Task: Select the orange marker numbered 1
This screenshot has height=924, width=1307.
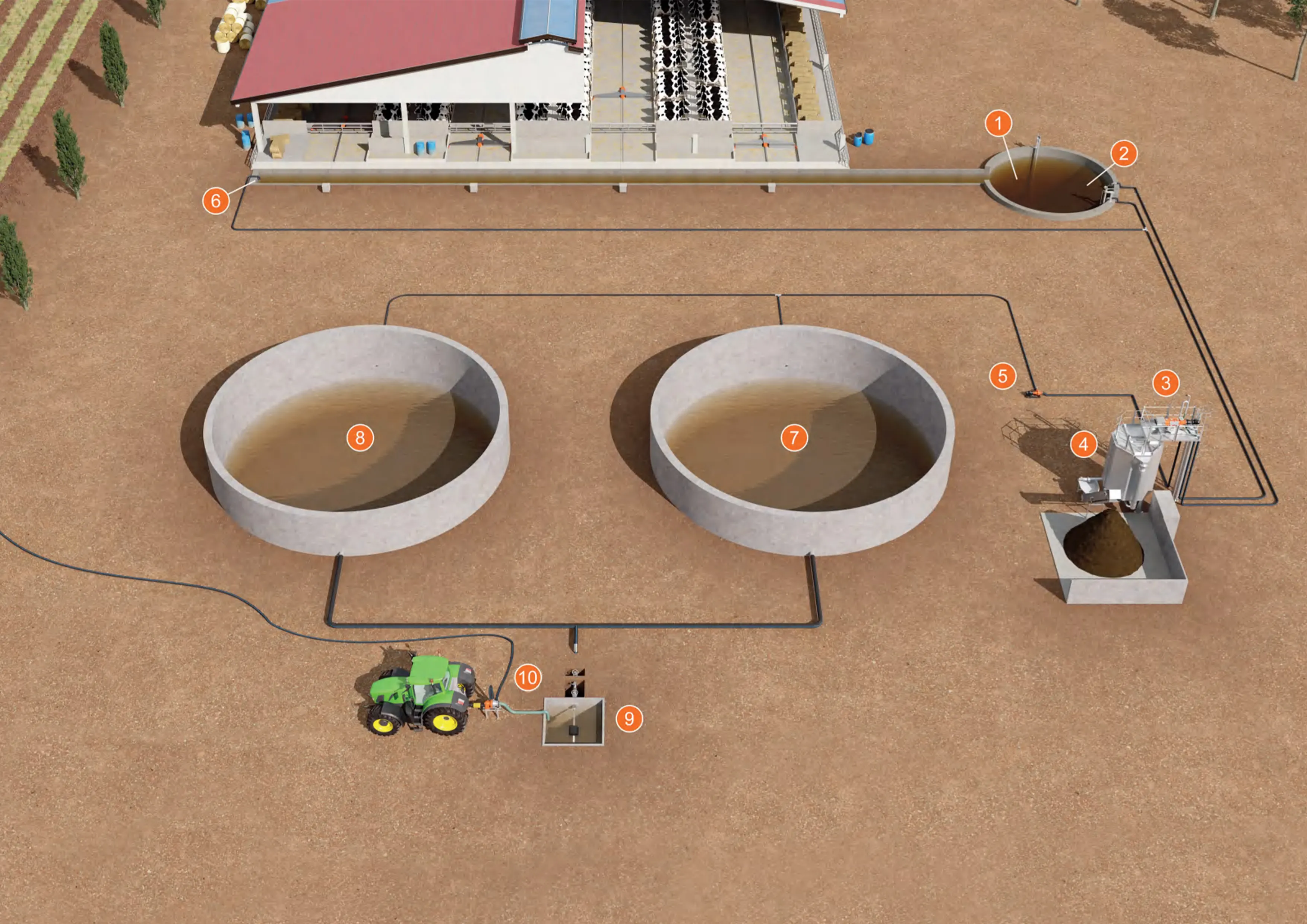Action: pos(999,124)
